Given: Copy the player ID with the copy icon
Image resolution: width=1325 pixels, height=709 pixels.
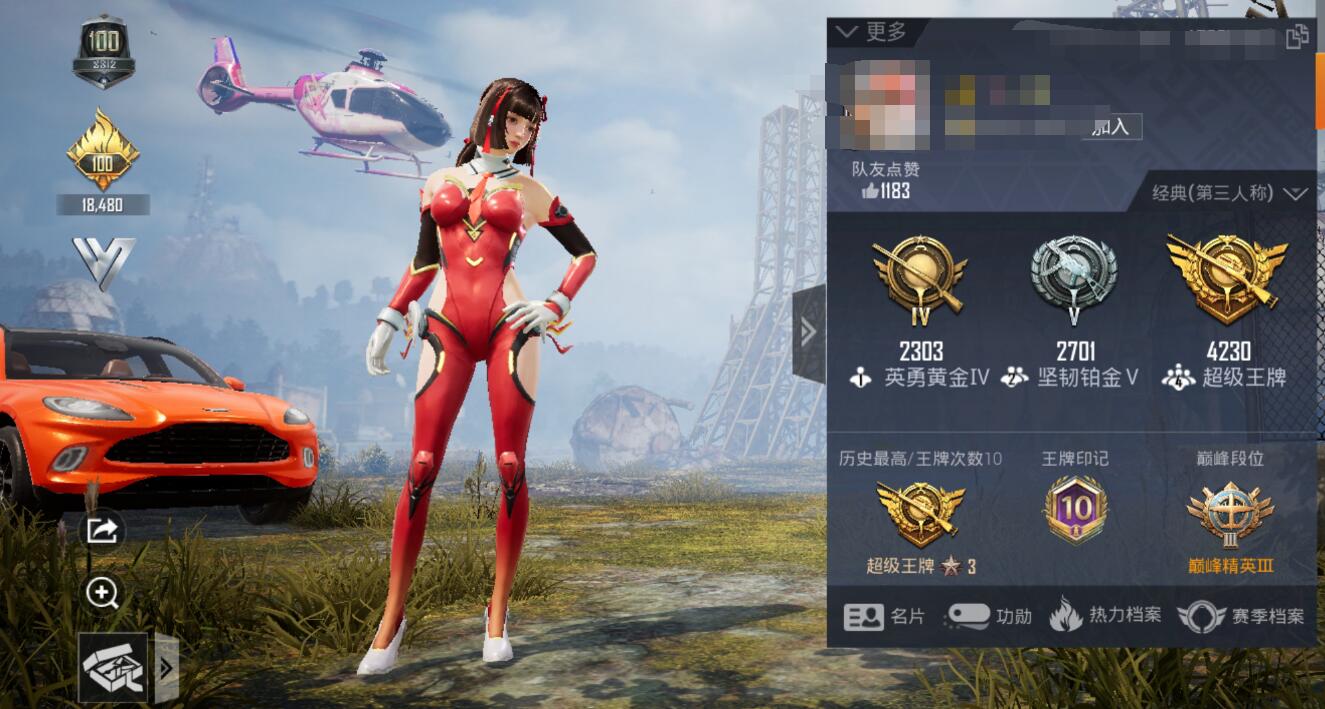Looking at the screenshot, I should click(1296, 37).
